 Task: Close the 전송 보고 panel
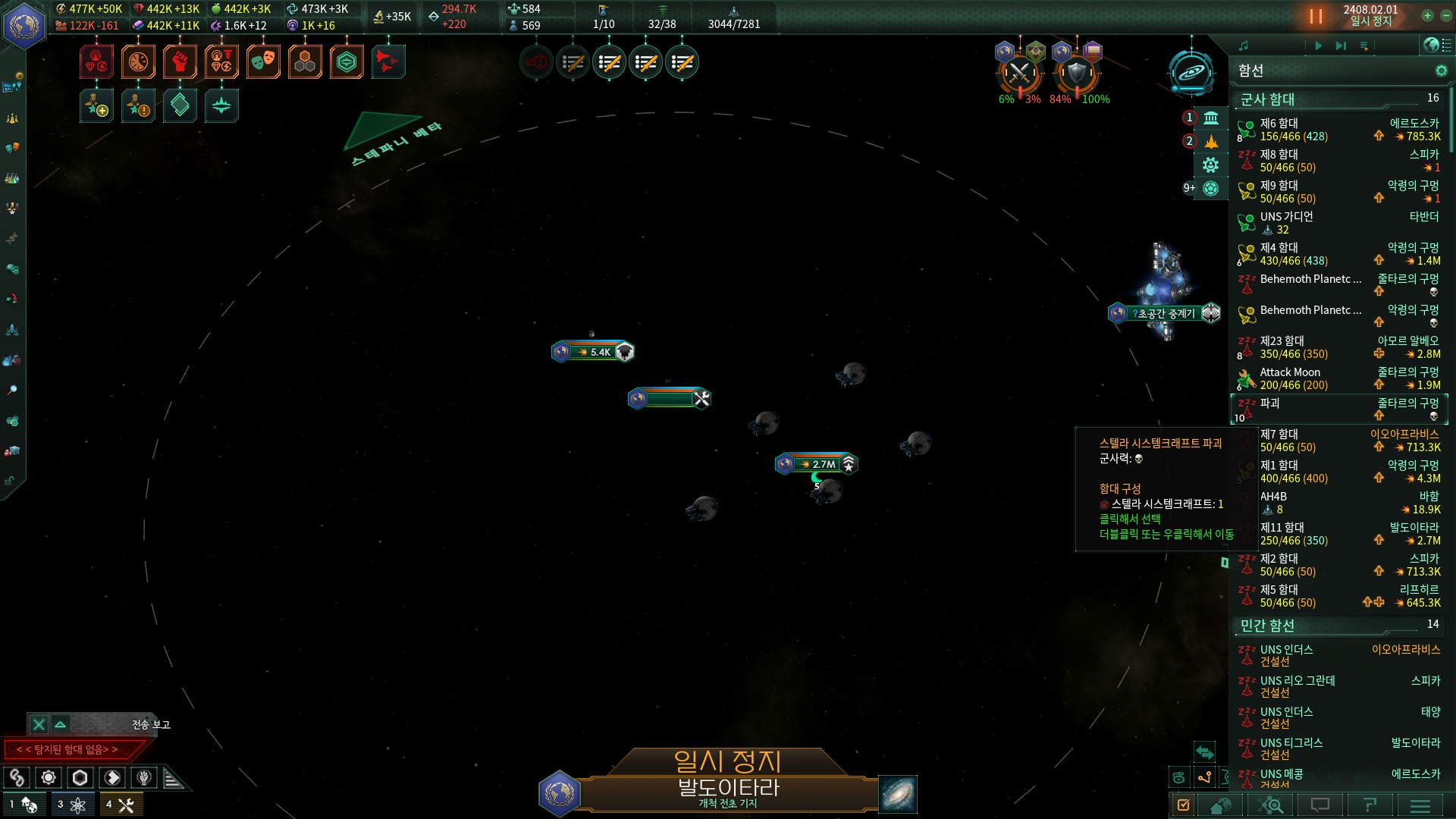click(39, 725)
